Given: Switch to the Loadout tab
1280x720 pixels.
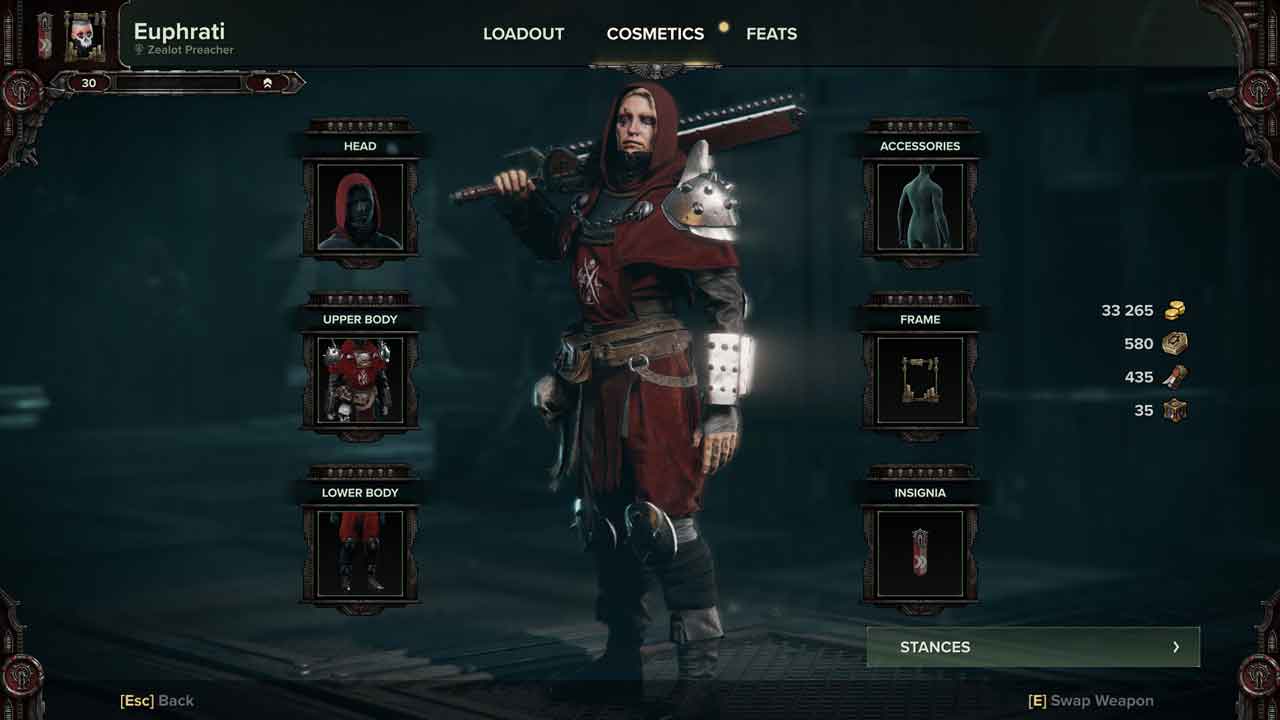Looking at the screenshot, I should 523,34.
